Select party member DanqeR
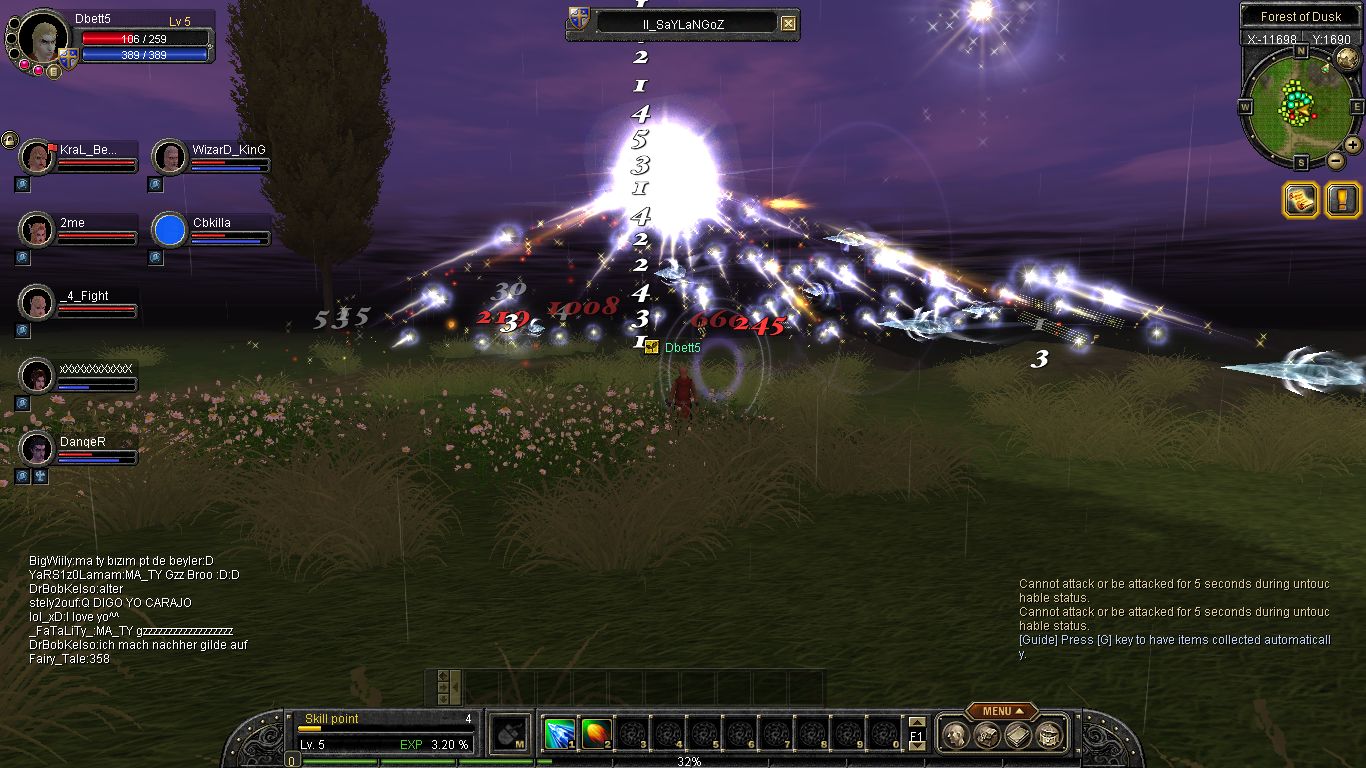1366x768 pixels. [x=37, y=449]
